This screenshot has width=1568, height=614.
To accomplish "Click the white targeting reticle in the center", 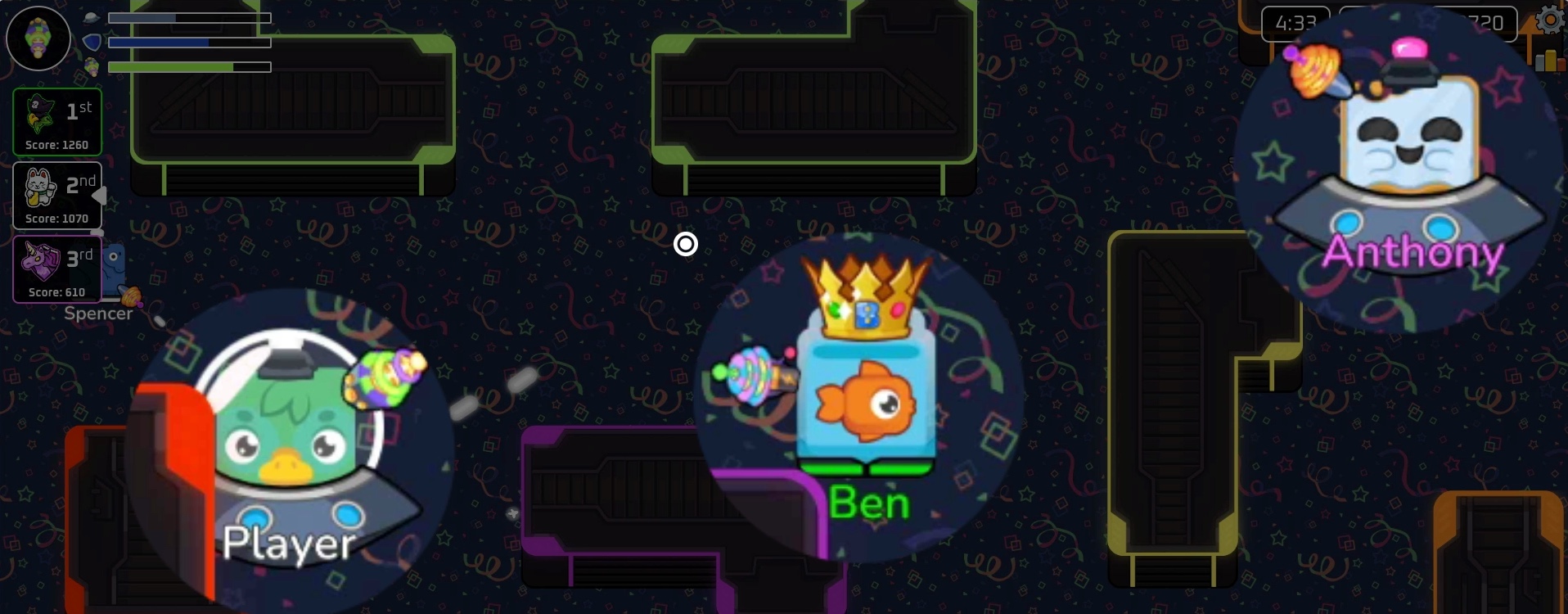I will [x=686, y=244].
